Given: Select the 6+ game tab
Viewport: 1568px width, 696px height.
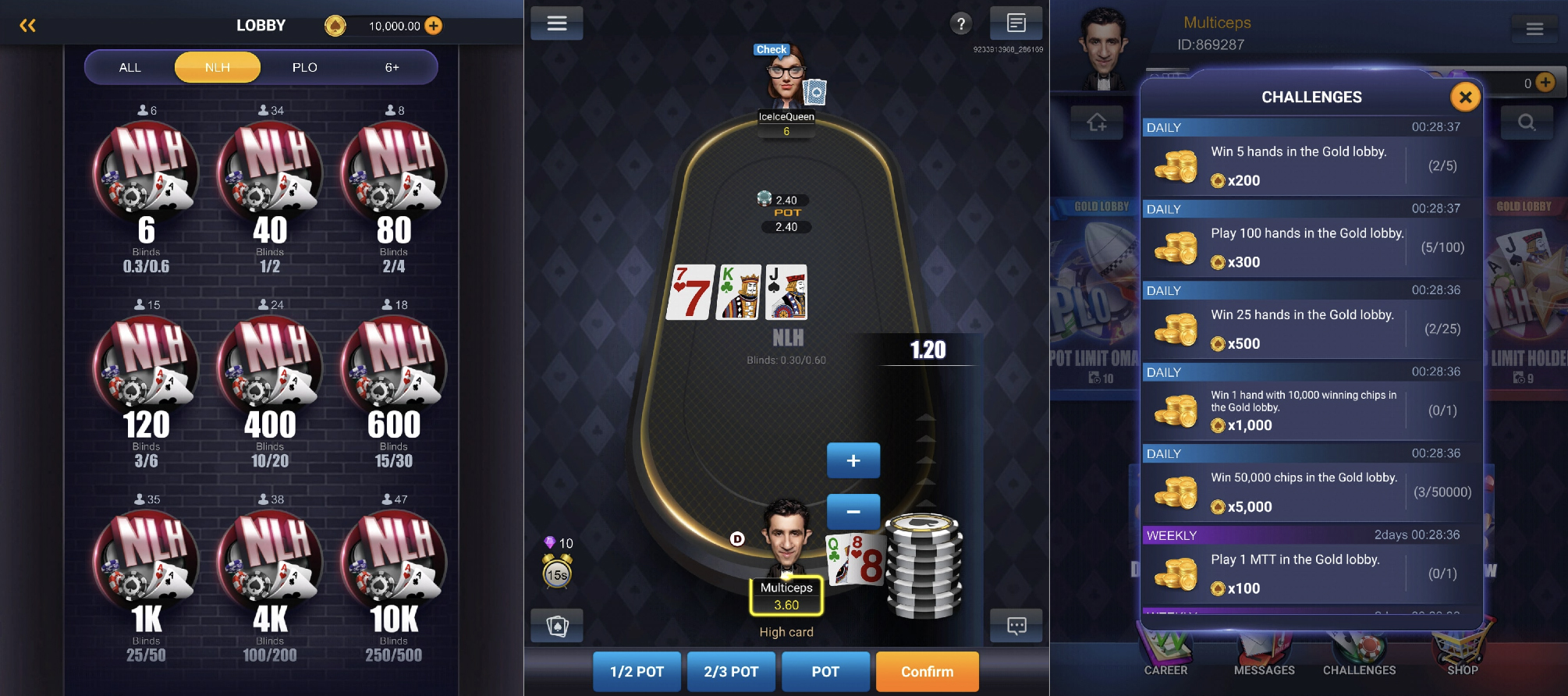Looking at the screenshot, I should click(392, 68).
